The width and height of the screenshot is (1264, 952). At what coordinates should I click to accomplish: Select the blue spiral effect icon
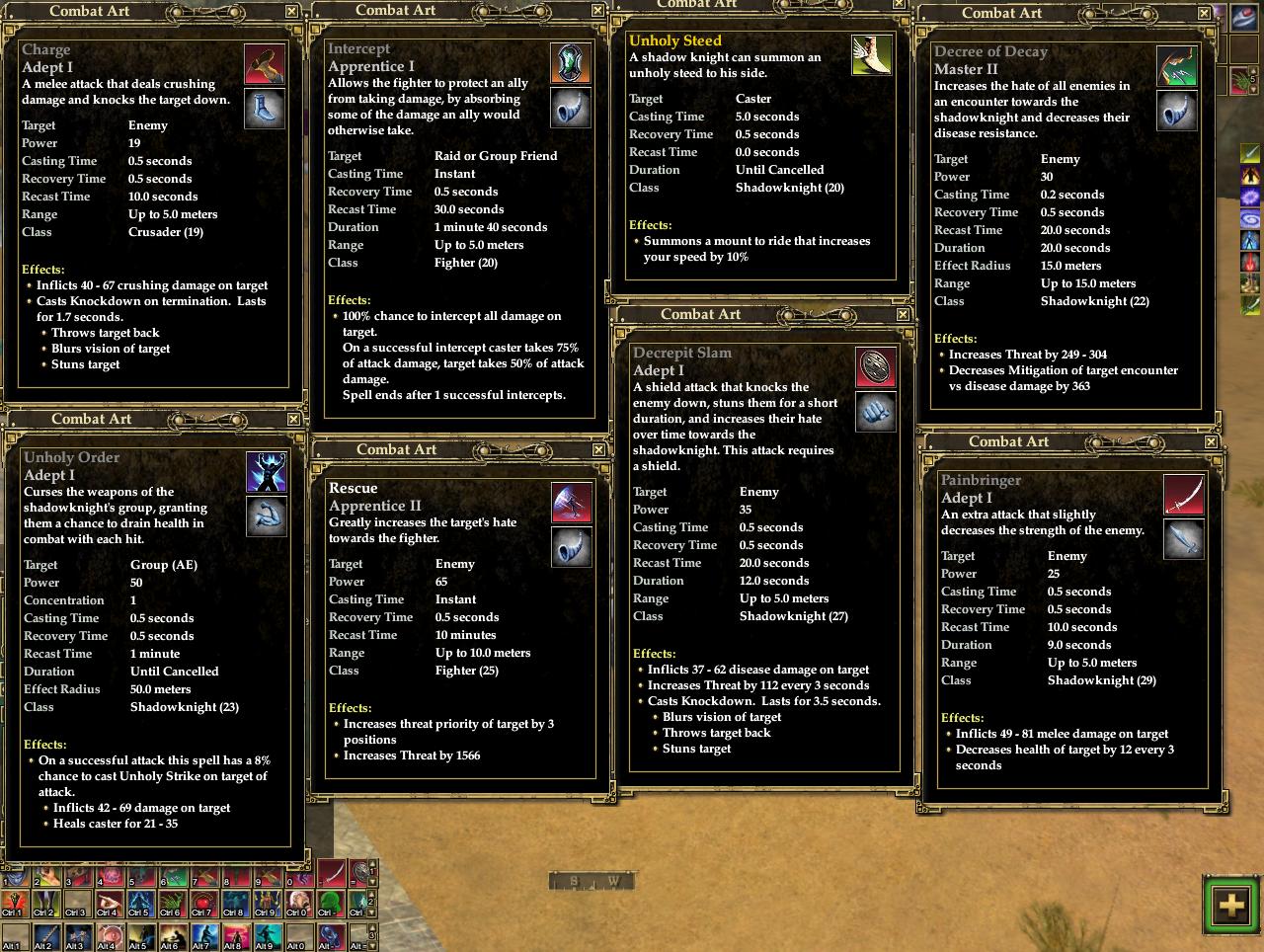click(1251, 218)
